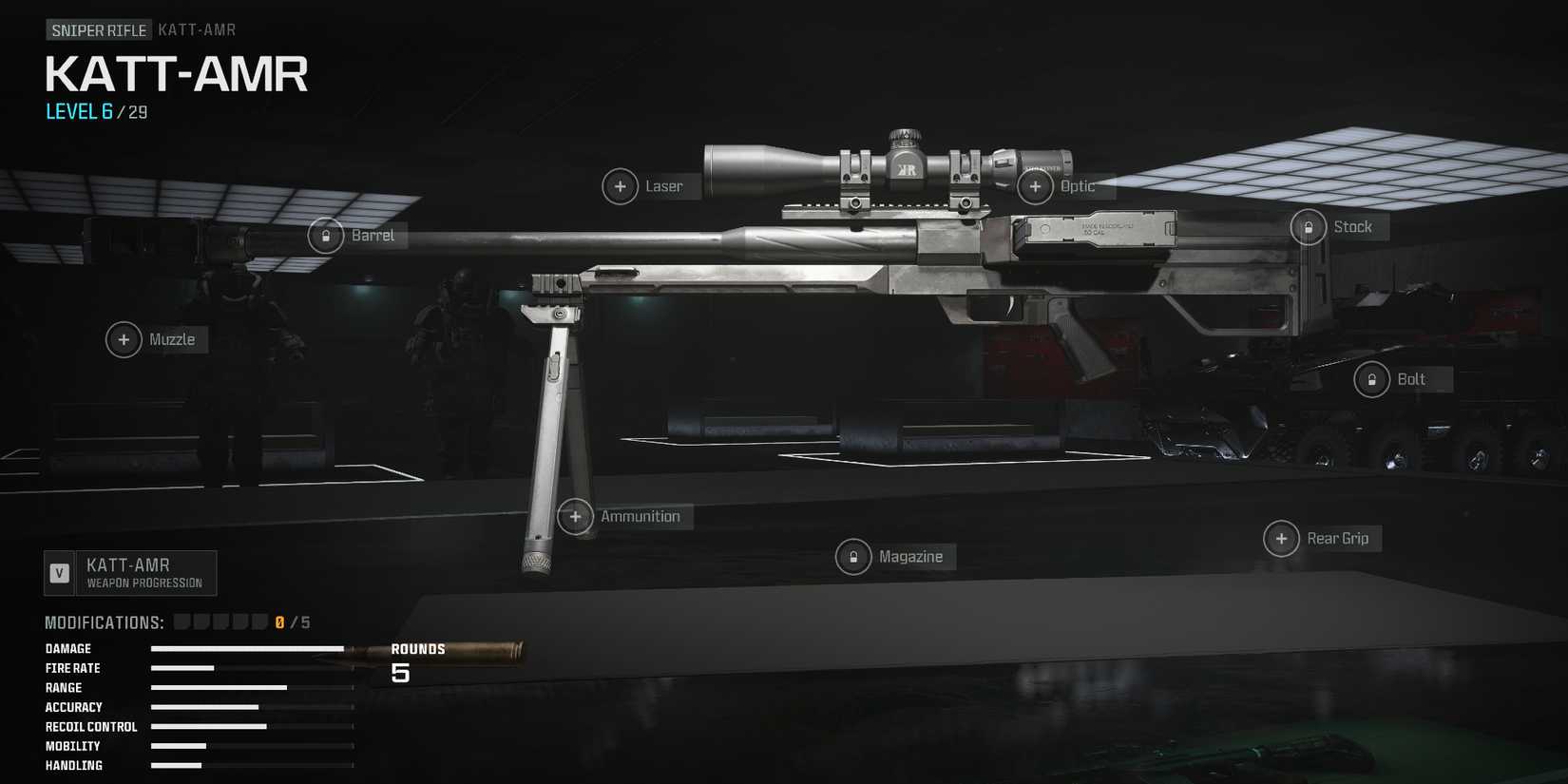Open KATT-AMR Weapon Progression
1568x784 pixels.
[x=130, y=572]
